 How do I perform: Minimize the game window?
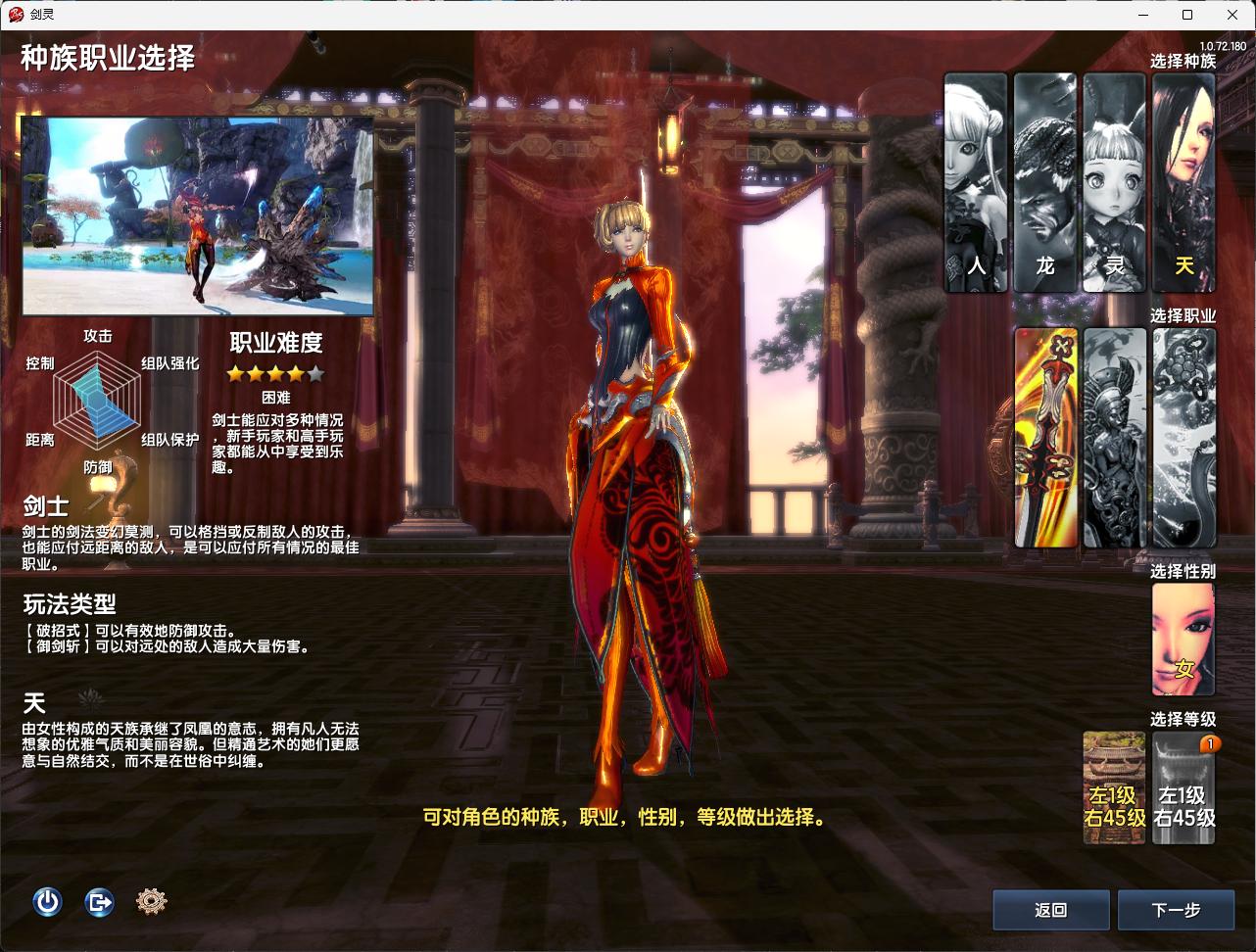coord(1142,15)
